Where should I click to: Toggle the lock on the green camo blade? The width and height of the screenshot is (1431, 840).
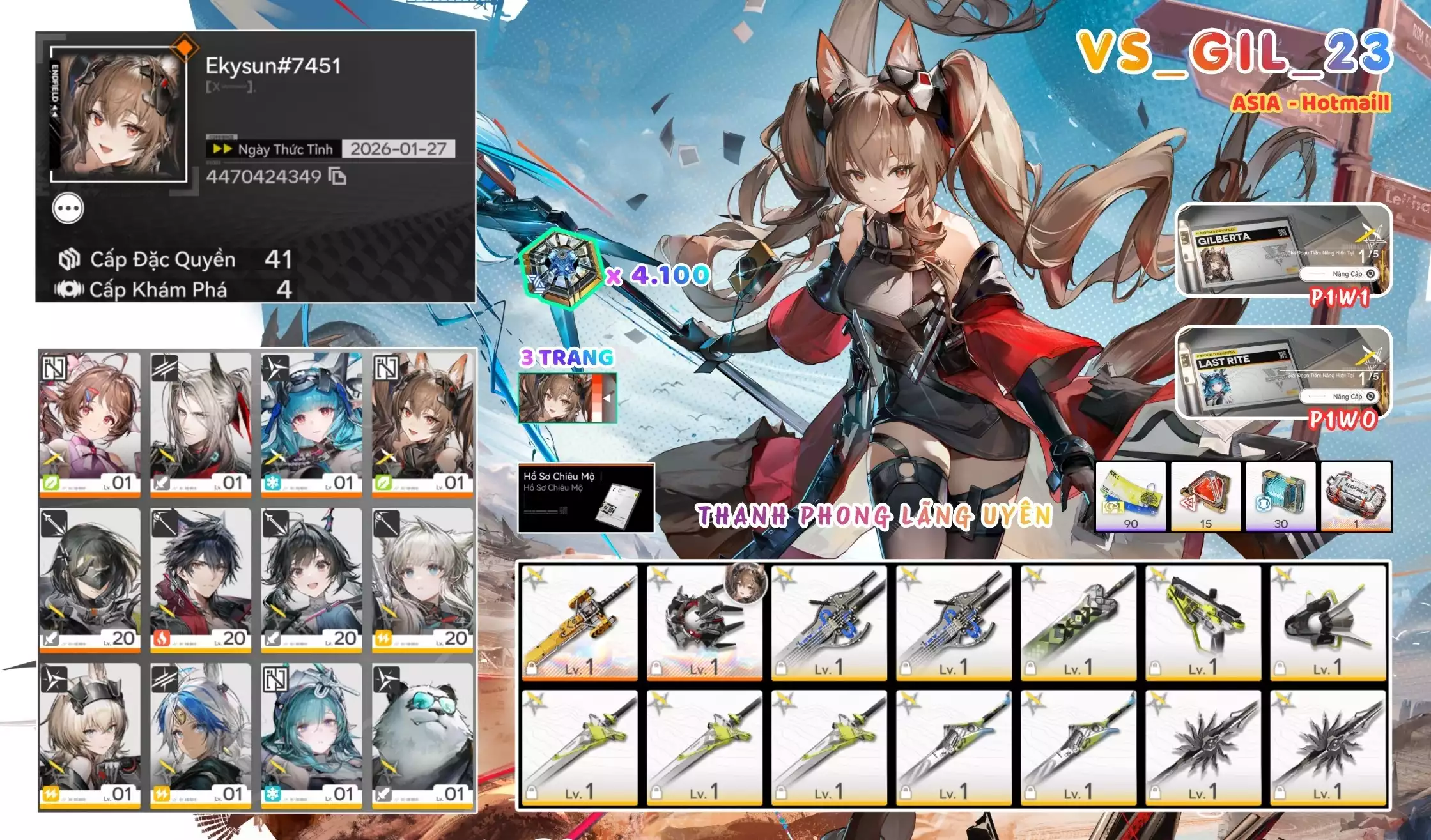(1029, 668)
